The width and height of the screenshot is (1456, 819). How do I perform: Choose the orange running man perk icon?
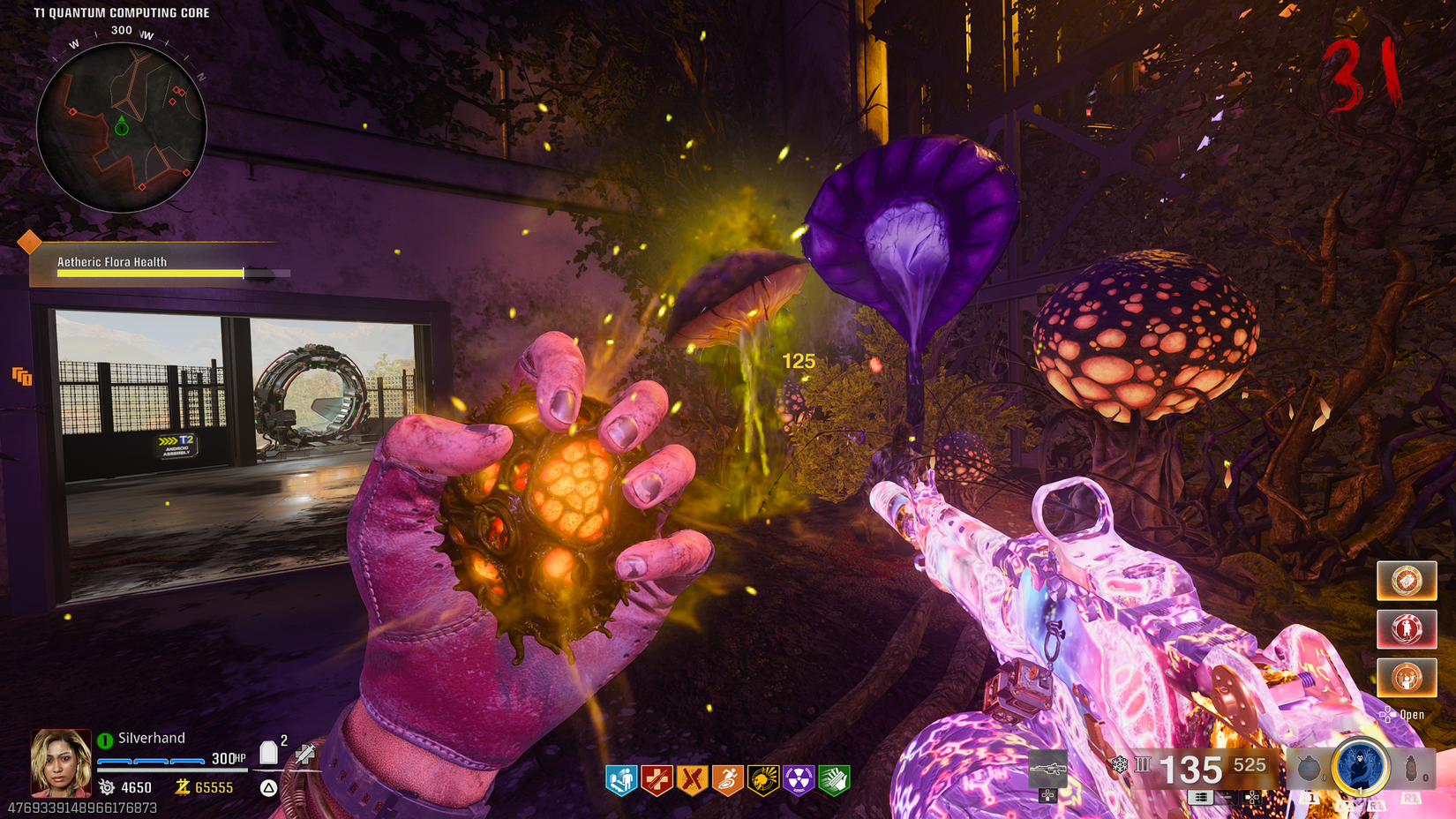728,780
